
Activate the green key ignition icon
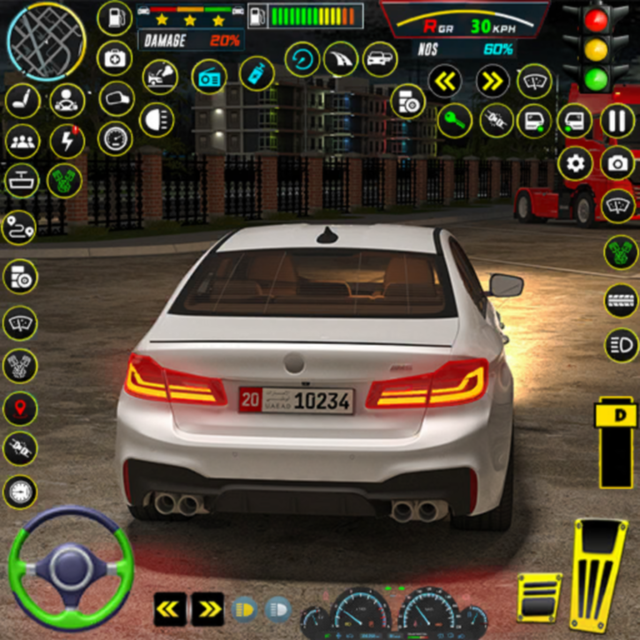tap(454, 121)
